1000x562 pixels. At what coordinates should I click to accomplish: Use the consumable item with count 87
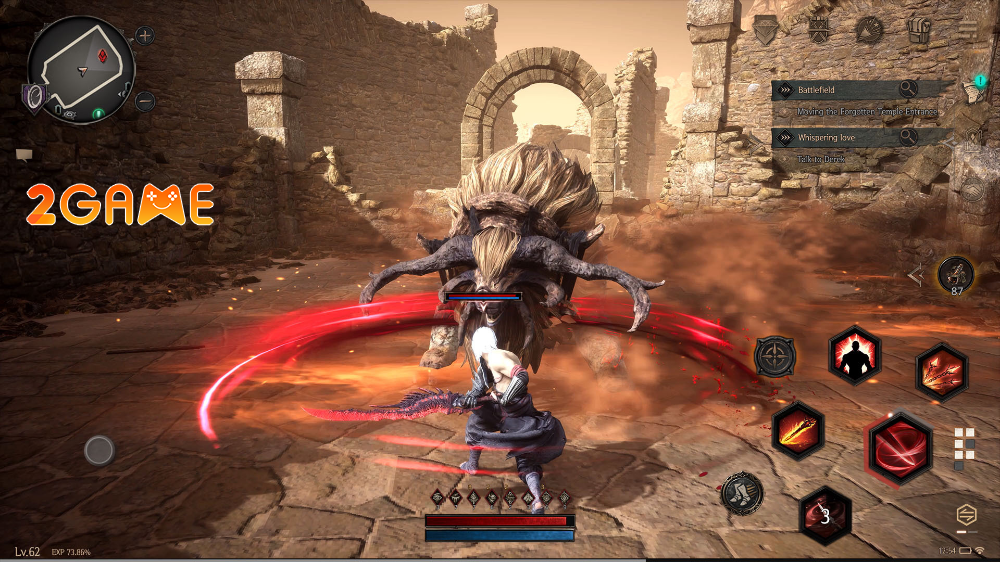point(956,274)
